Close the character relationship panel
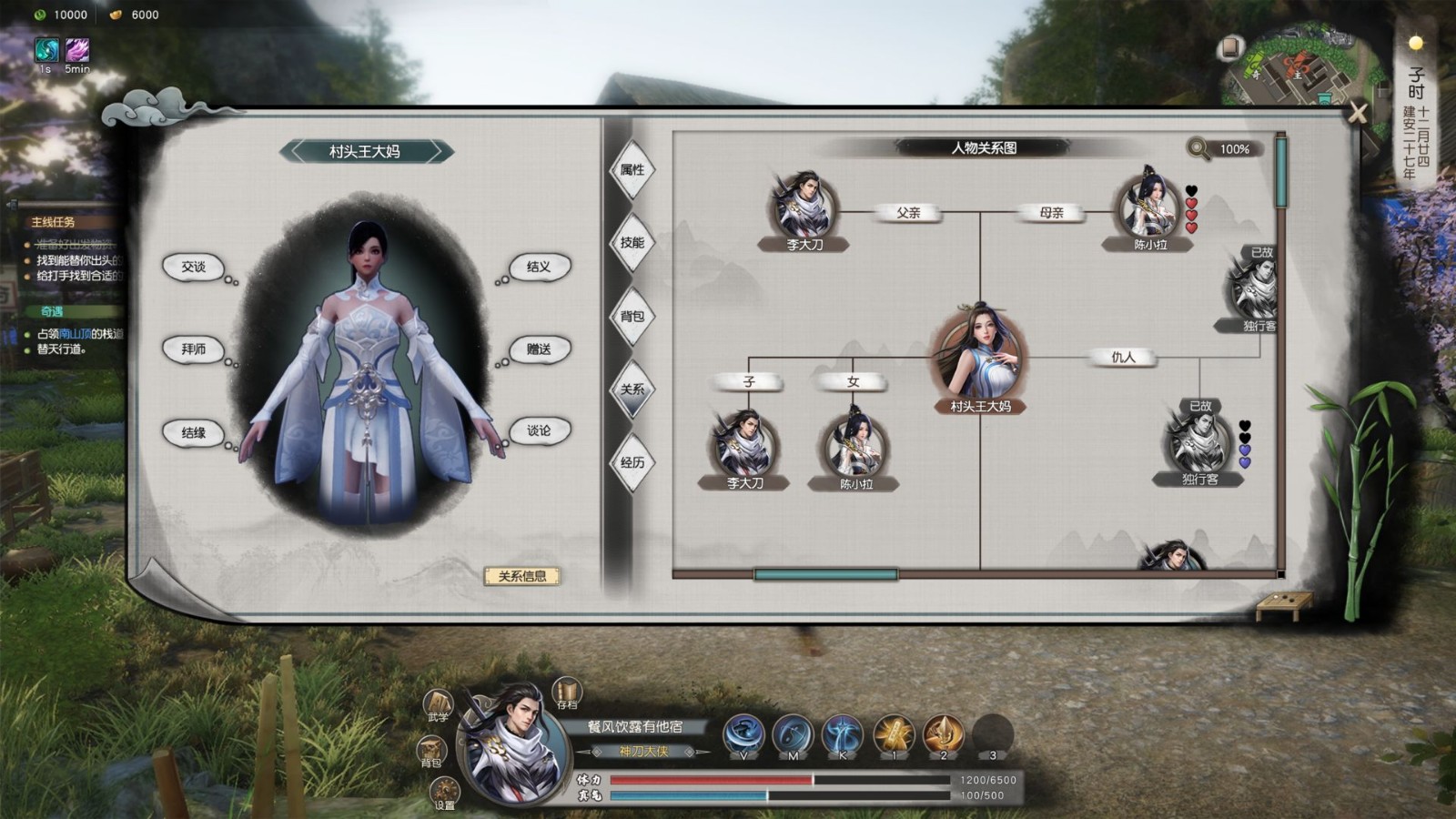The height and width of the screenshot is (819, 1456). pyautogui.click(x=1358, y=113)
